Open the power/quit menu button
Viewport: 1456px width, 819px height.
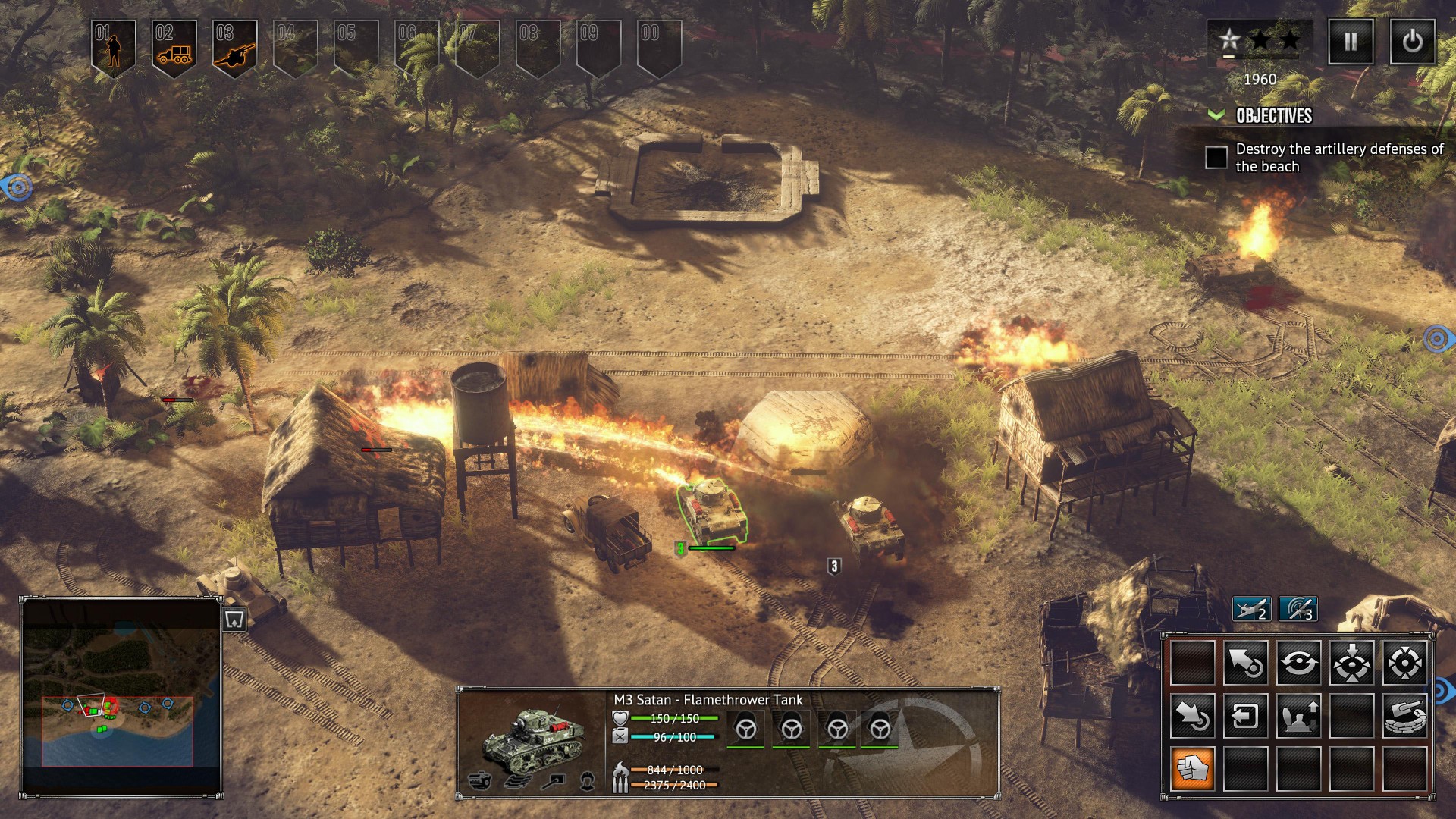[1412, 42]
